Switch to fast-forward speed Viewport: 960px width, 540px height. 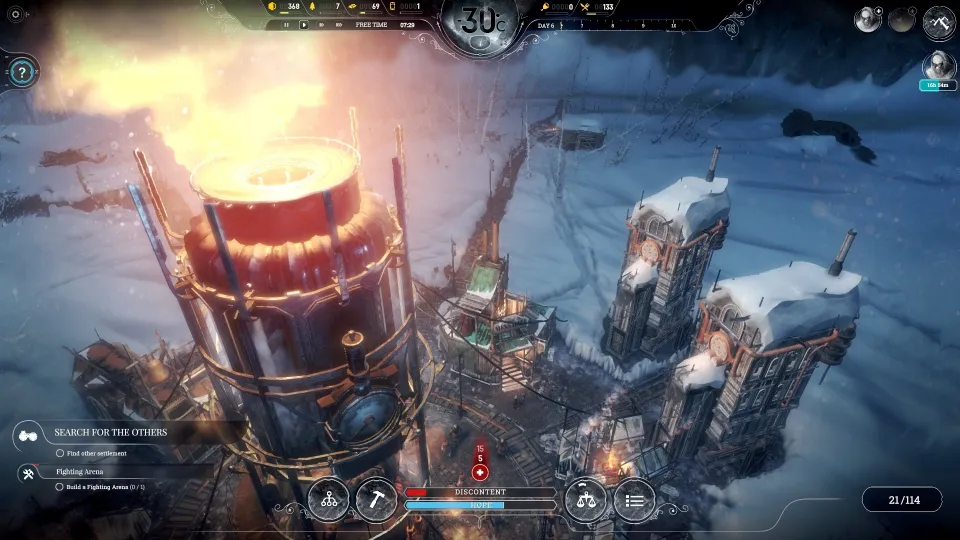pyautogui.click(x=322, y=25)
